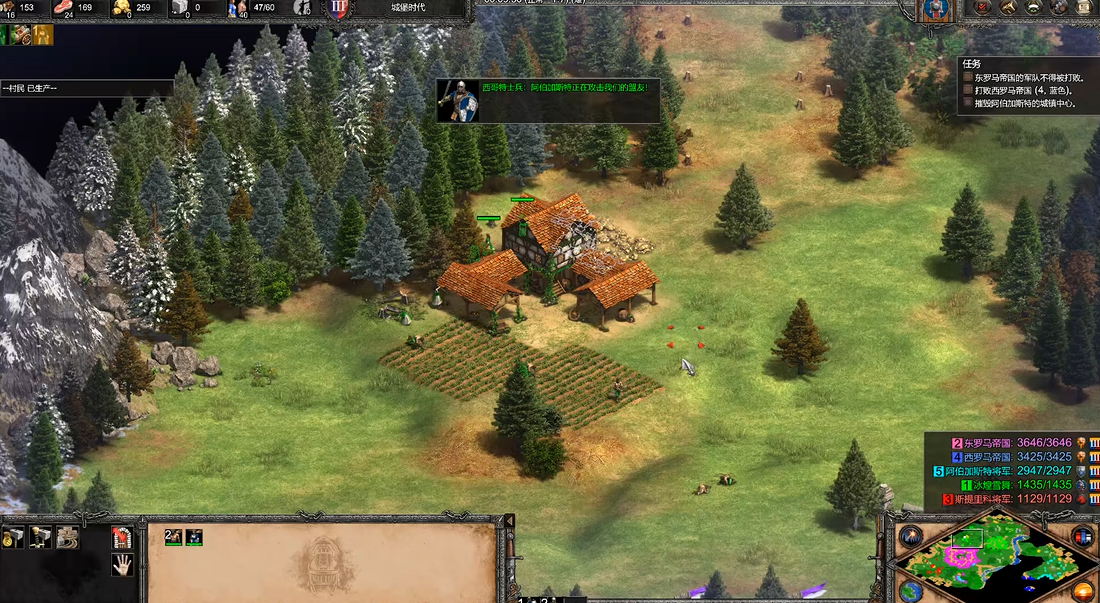Select the stone wall and hammer build command
The width and height of the screenshot is (1100, 603).
tap(67, 537)
